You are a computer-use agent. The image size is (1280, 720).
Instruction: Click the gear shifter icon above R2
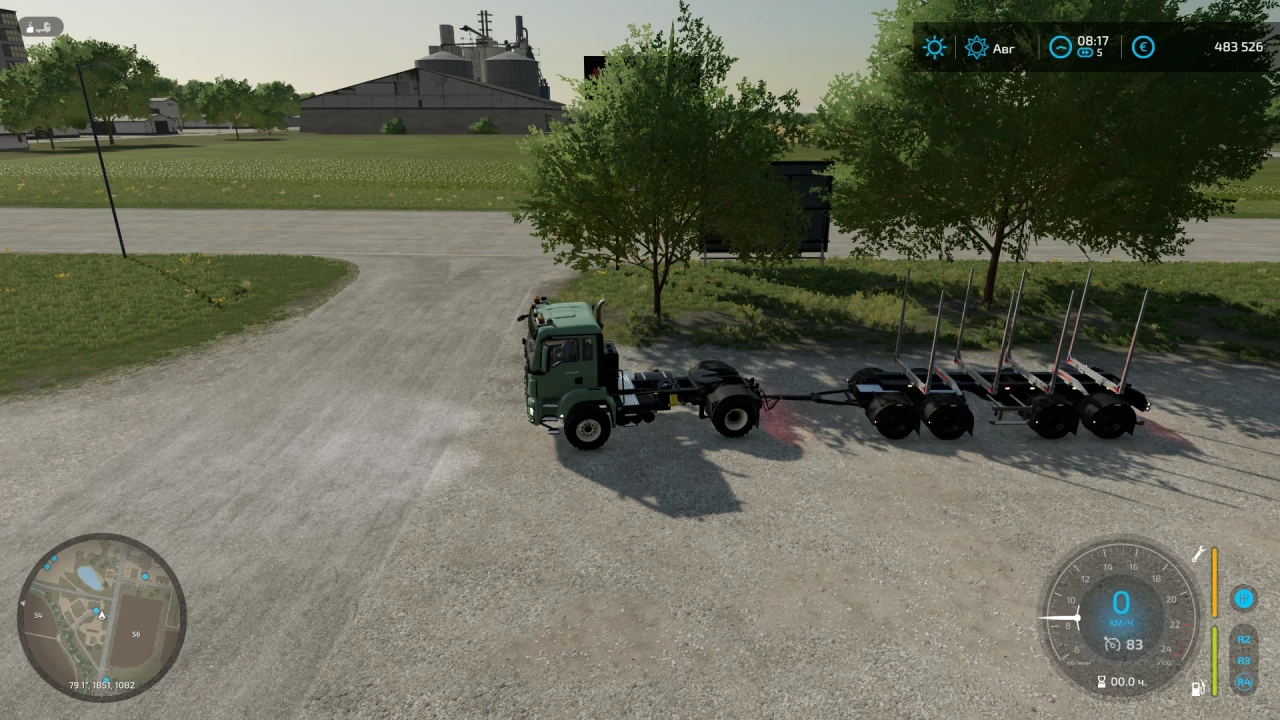point(1244,599)
